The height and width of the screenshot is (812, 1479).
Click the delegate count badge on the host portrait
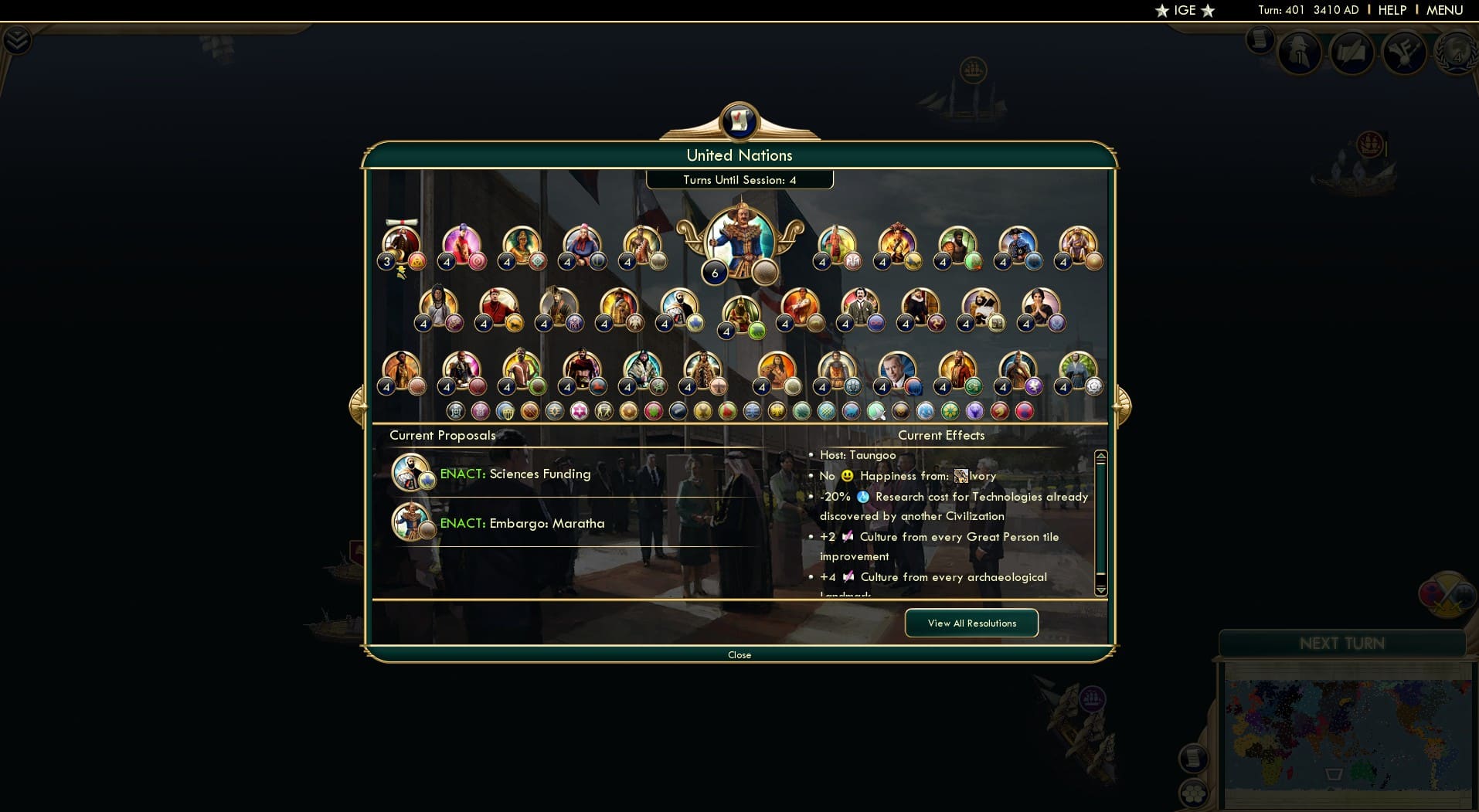[714, 272]
